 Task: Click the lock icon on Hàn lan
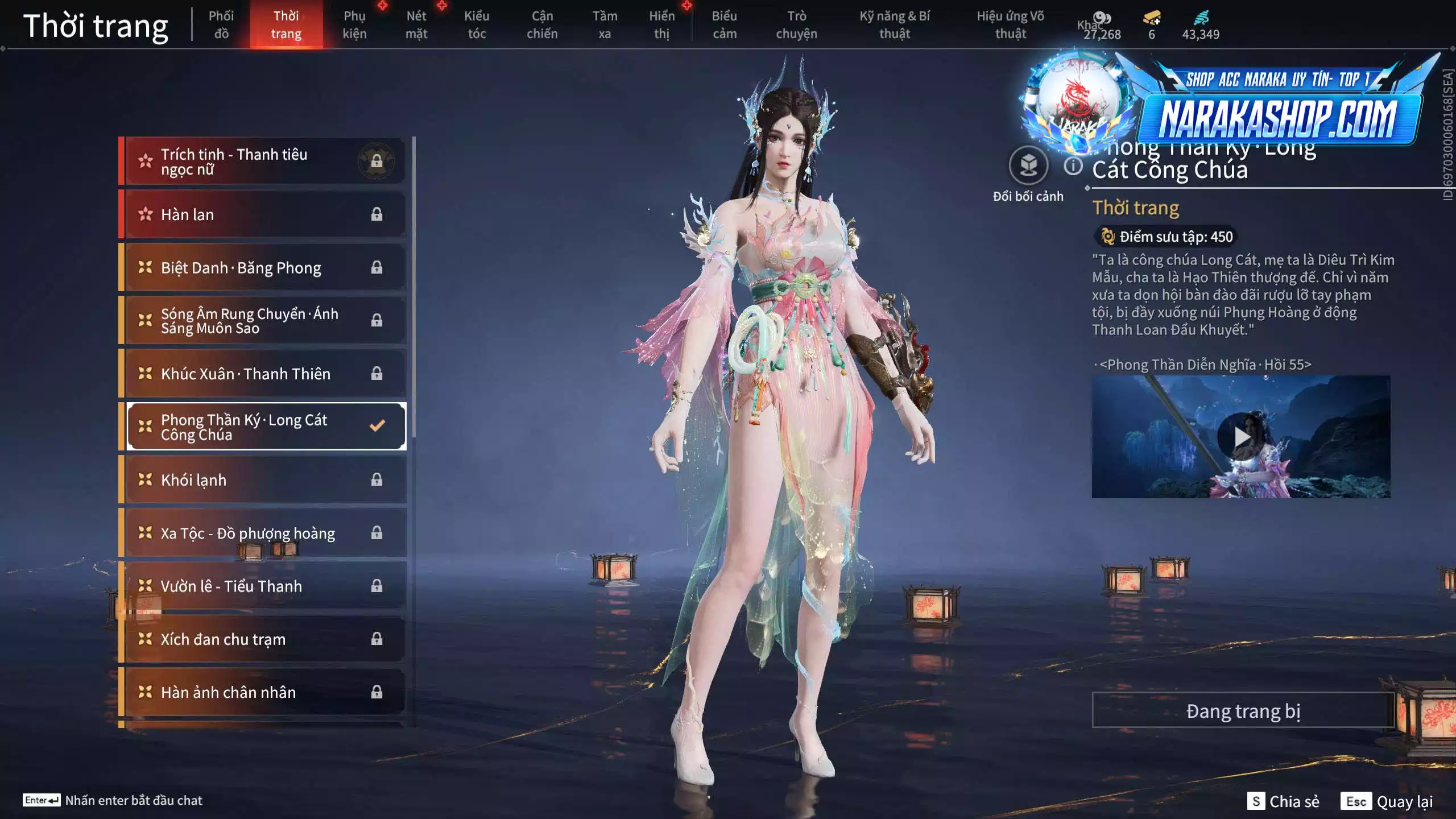377,214
